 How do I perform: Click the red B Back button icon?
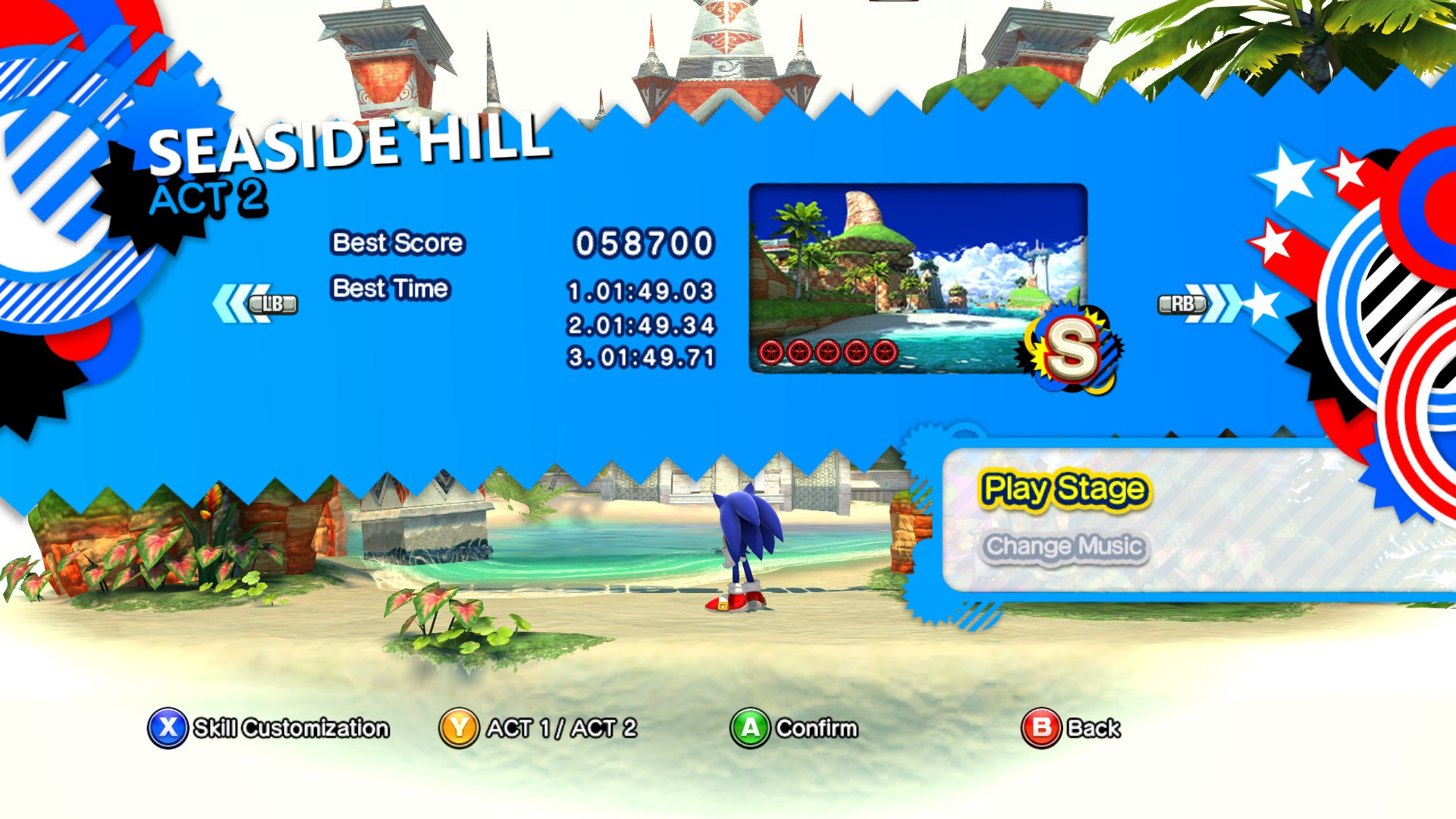coord(1040,727)
